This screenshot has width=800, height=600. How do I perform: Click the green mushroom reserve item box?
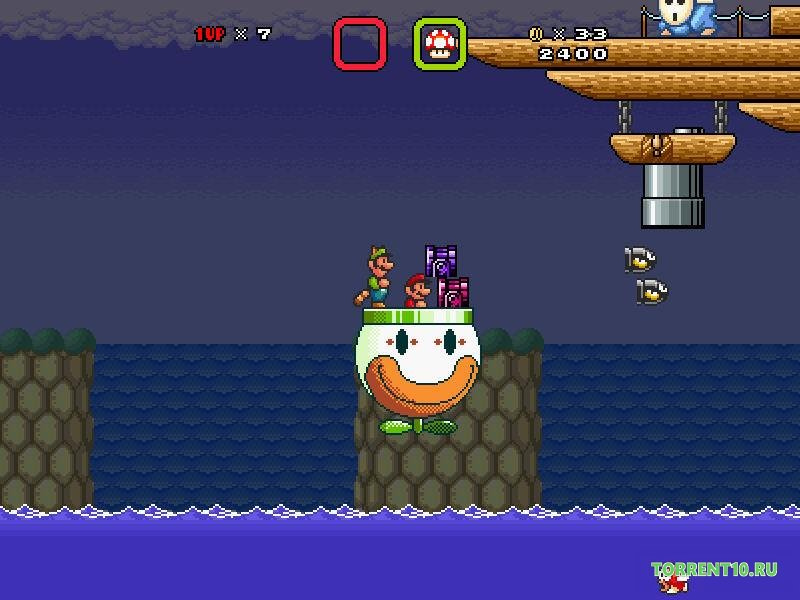click(x=440, y=44)
